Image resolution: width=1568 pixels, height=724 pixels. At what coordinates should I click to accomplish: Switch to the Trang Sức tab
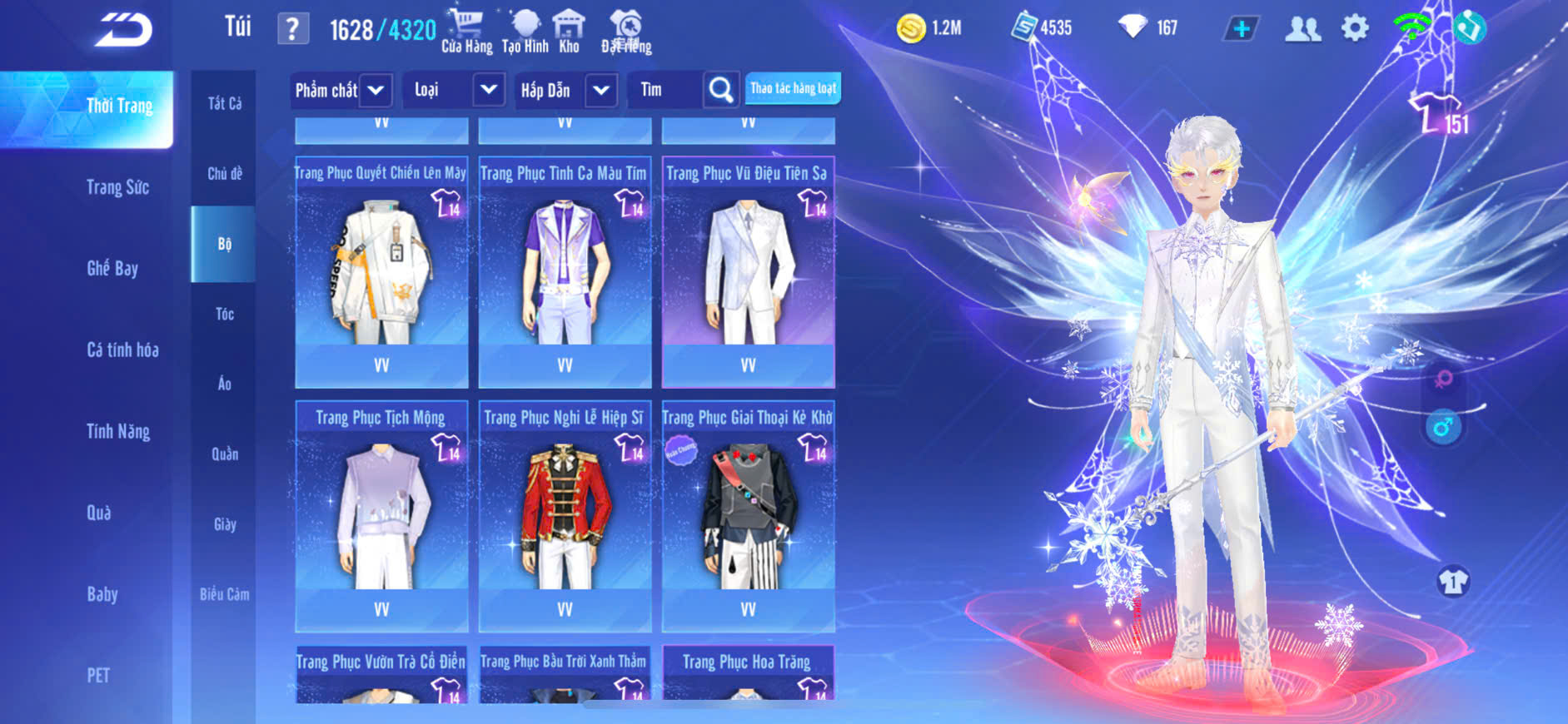tap(117, 187)
